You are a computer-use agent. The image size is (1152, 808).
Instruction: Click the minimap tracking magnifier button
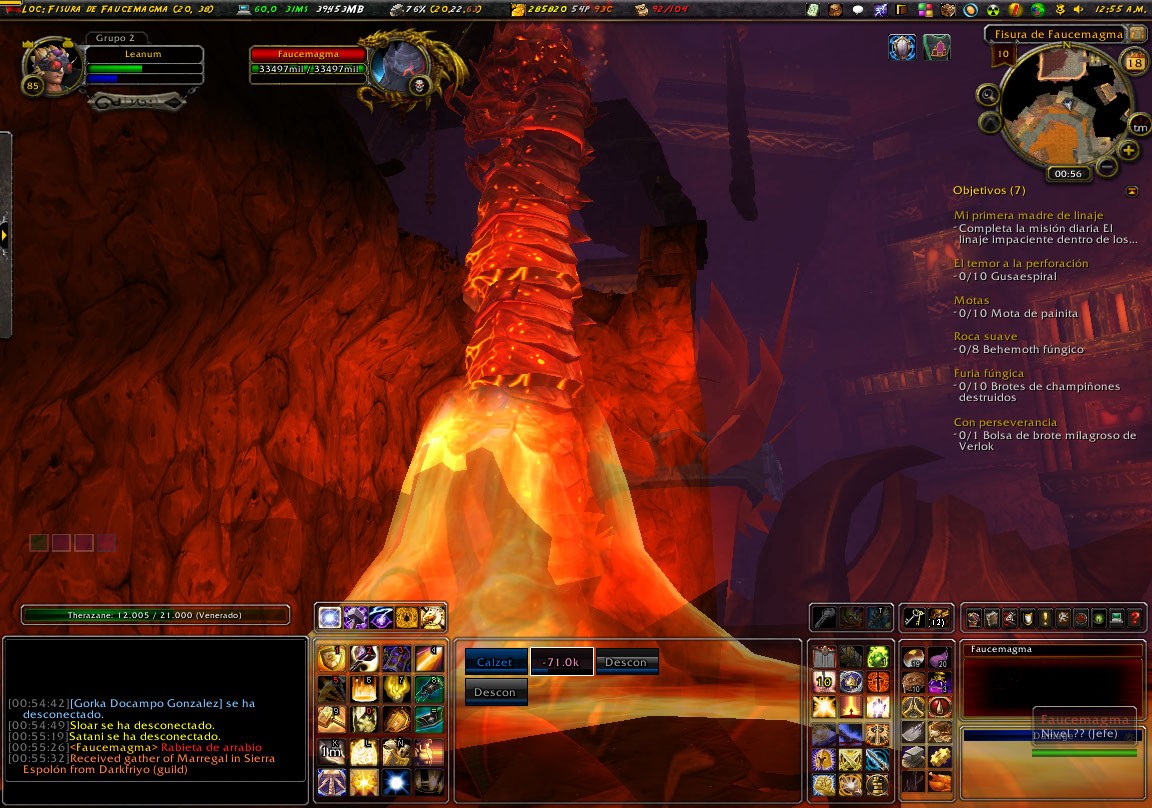[988, 95]
